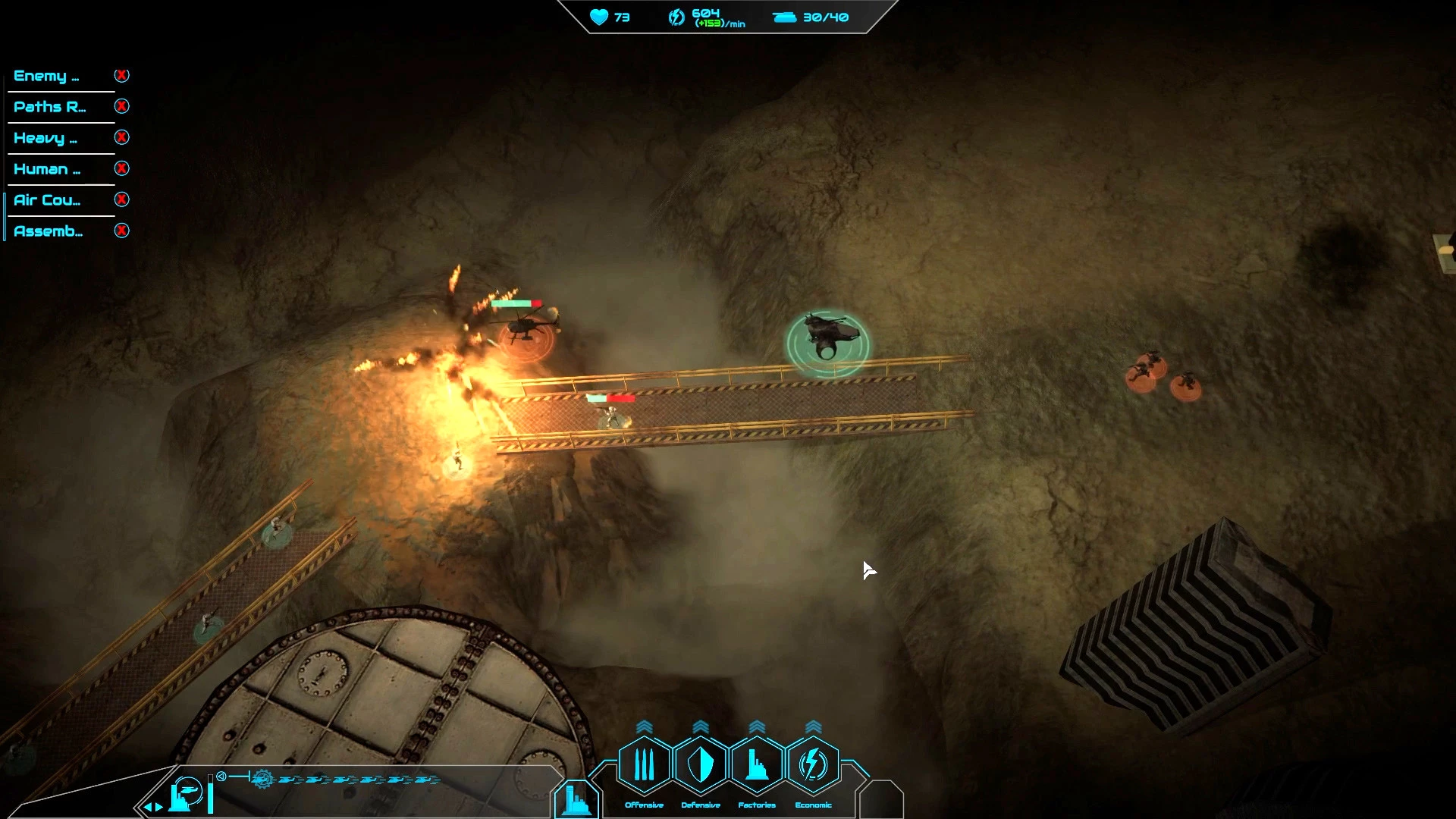Close the "Human ..." notification
Viewport: 1456px width, 819px height.
[x=121, y=168]
